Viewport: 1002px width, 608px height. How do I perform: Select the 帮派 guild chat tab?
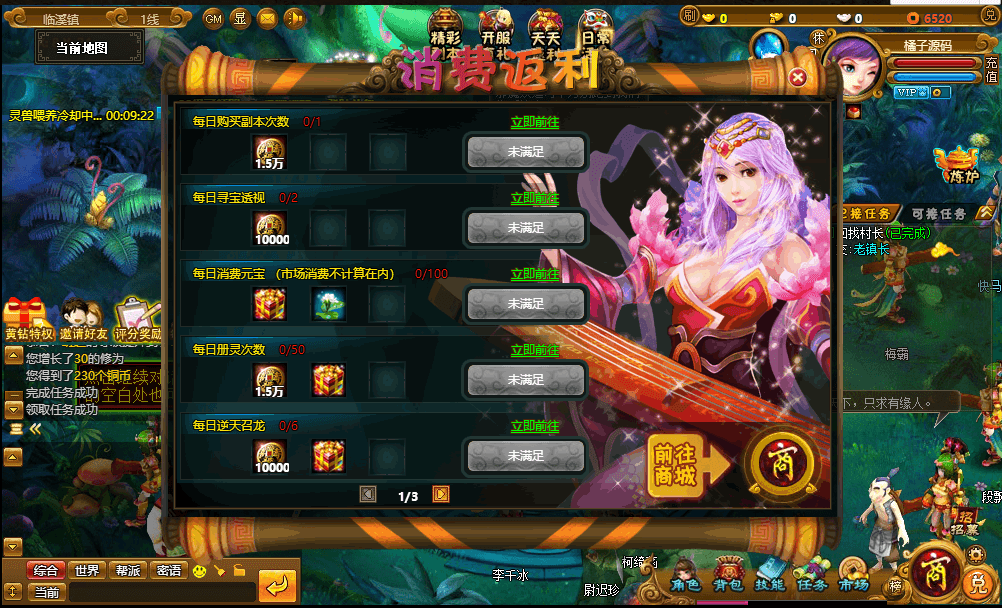(x=128, y=570)
